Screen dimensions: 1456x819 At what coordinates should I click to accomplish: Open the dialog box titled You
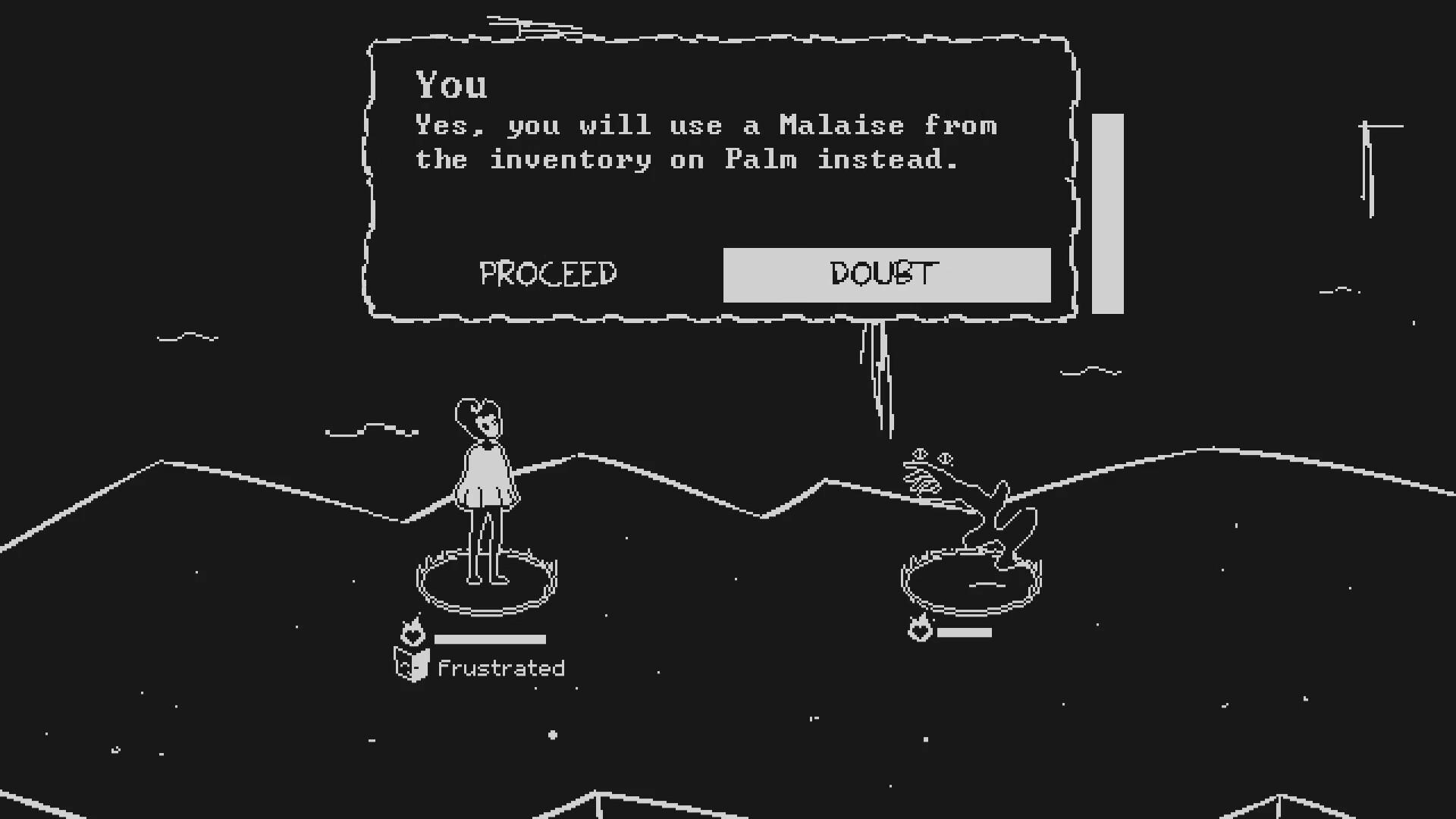pyautogui.click(x=720, y=174)
